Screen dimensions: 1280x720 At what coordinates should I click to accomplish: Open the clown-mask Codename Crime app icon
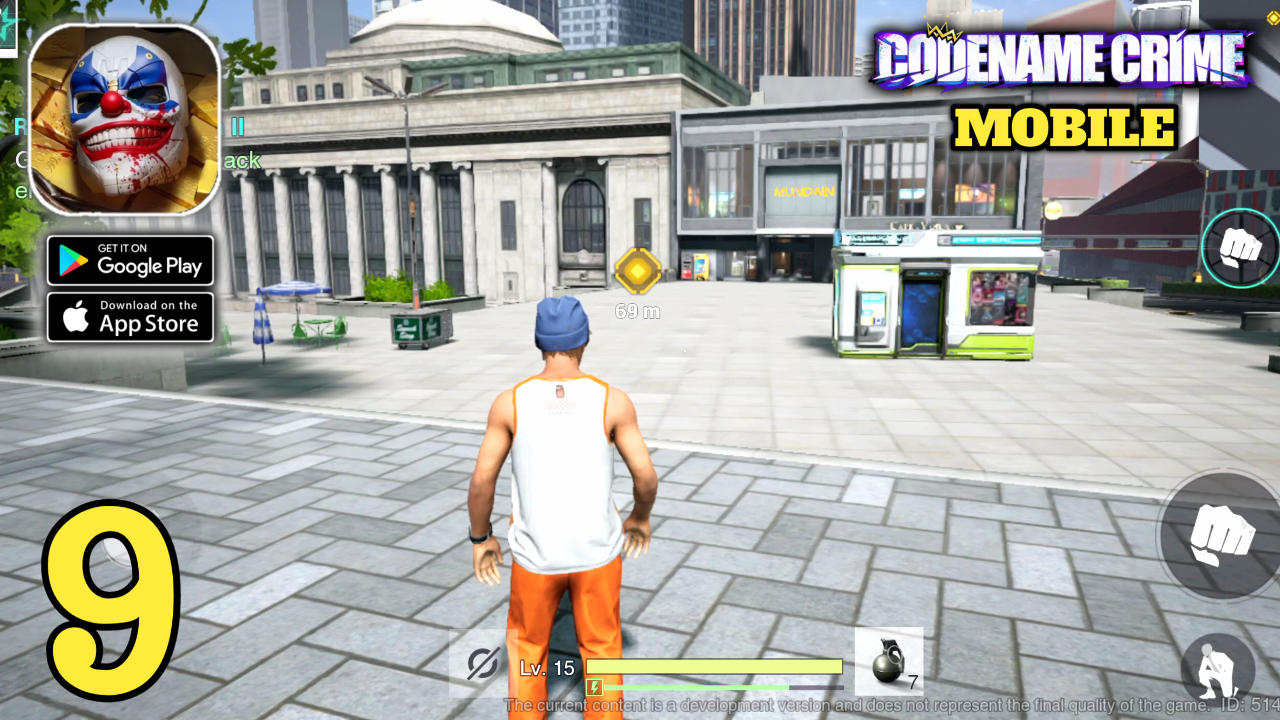click(x=125, y=120)
